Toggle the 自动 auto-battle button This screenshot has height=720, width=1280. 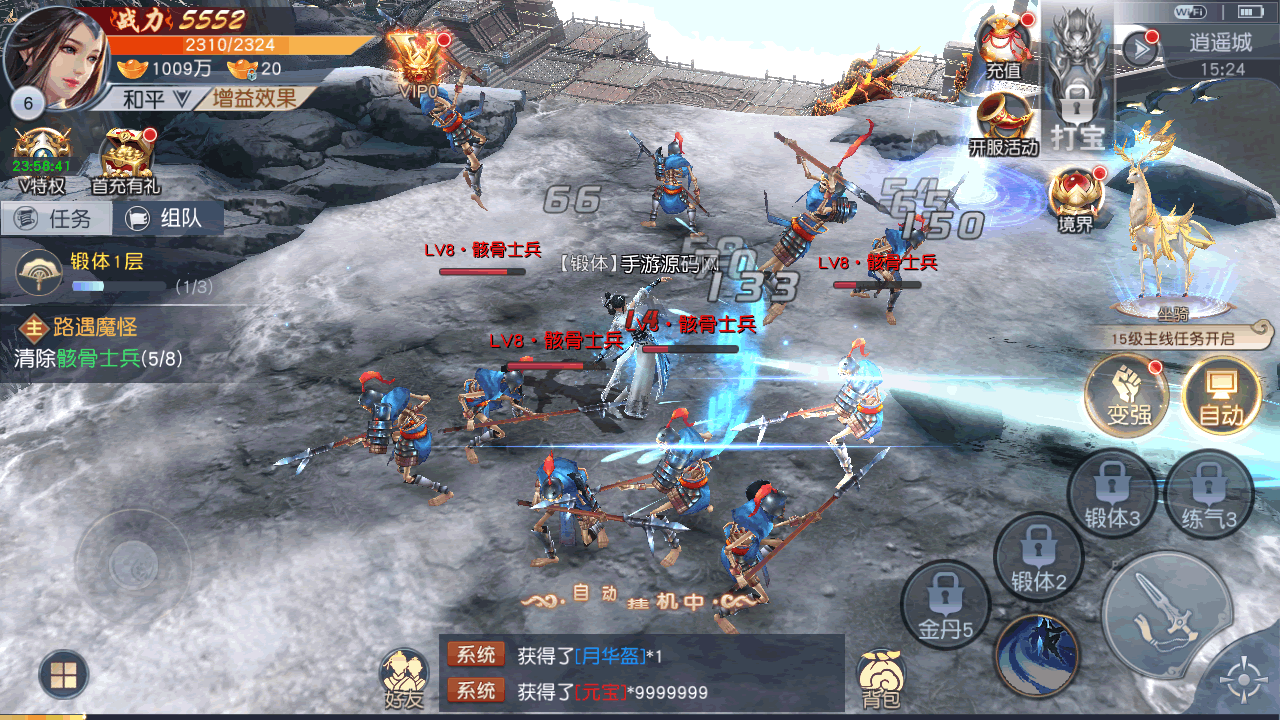pyautogui.click(x=1221, y=392)
